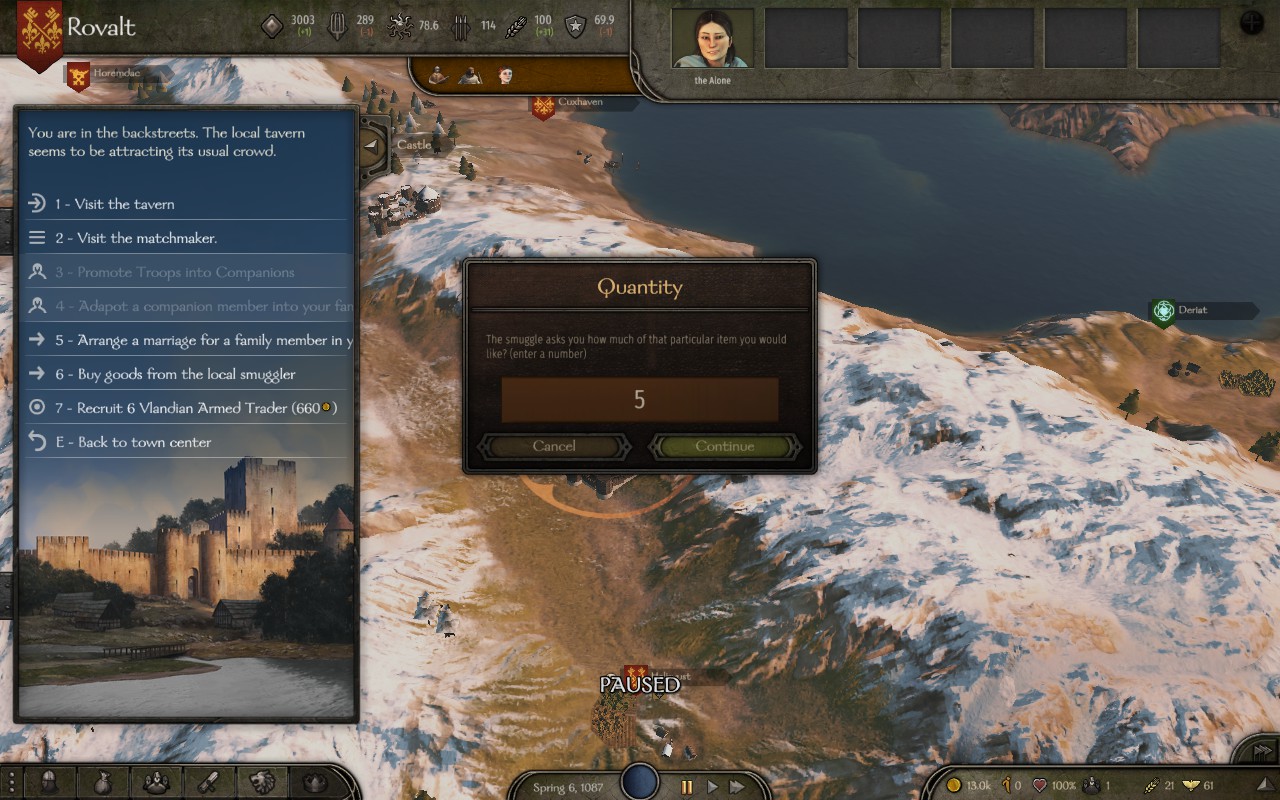Screen dimensions: 1280x800
Task: Select 'the Alone' character portrait
Action: pyautogui.click(x=712, y=40)
